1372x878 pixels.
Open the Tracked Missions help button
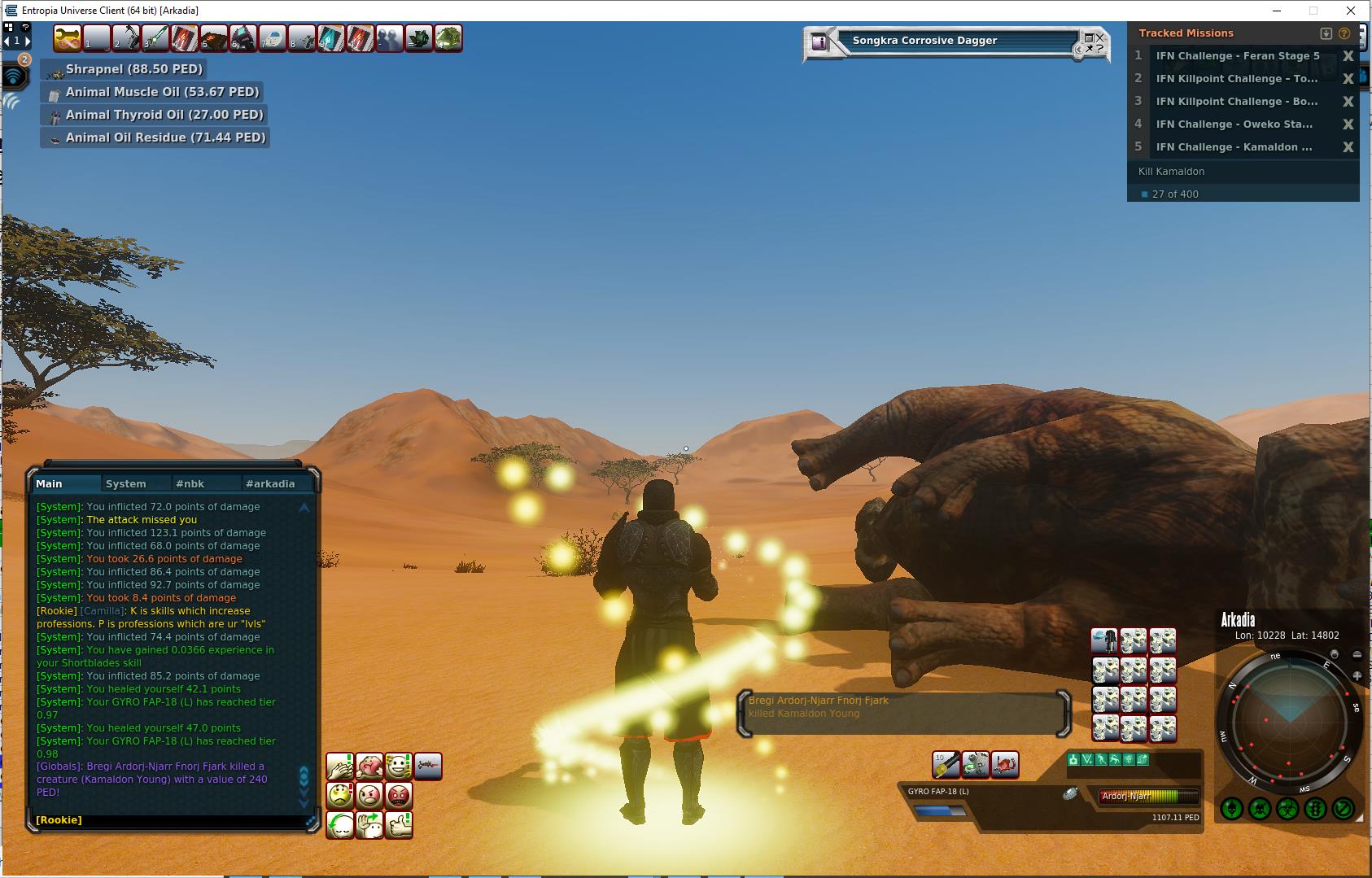1344,33
